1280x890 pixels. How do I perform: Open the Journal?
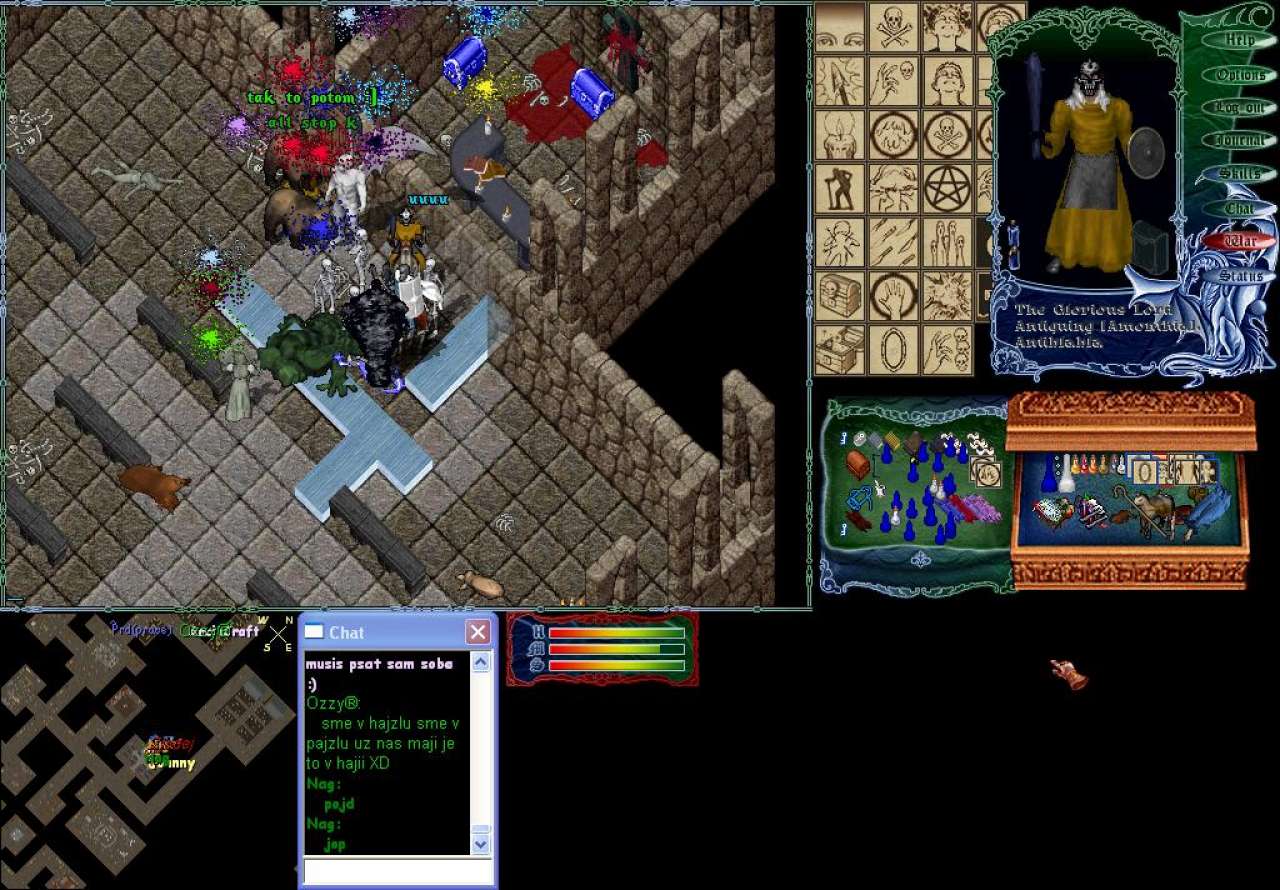pos(1240,141)
